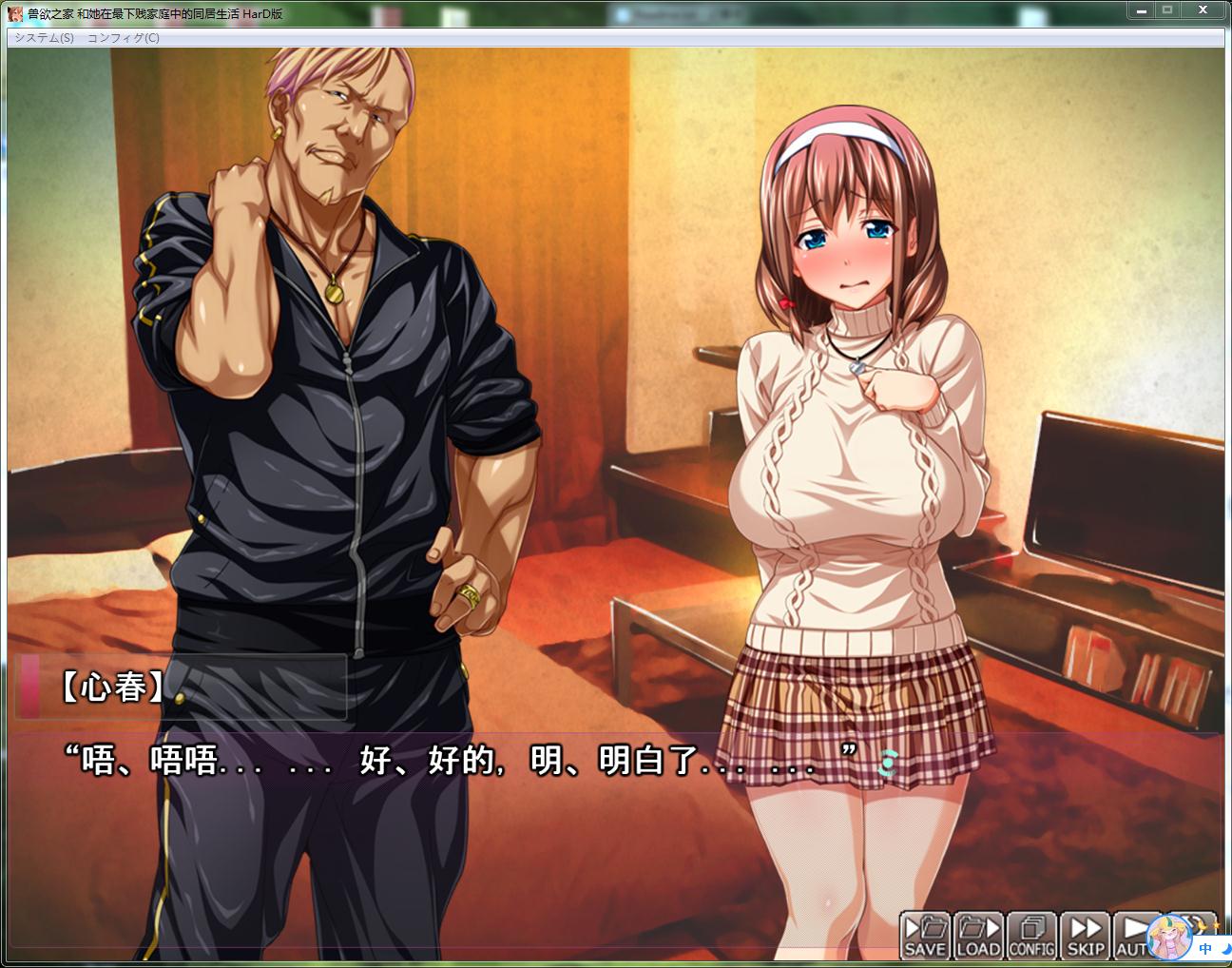Activate SKIP to fast-forward dialogue
The width and height of the screenshot is (1232, 968).
(x=1085, y=936)
